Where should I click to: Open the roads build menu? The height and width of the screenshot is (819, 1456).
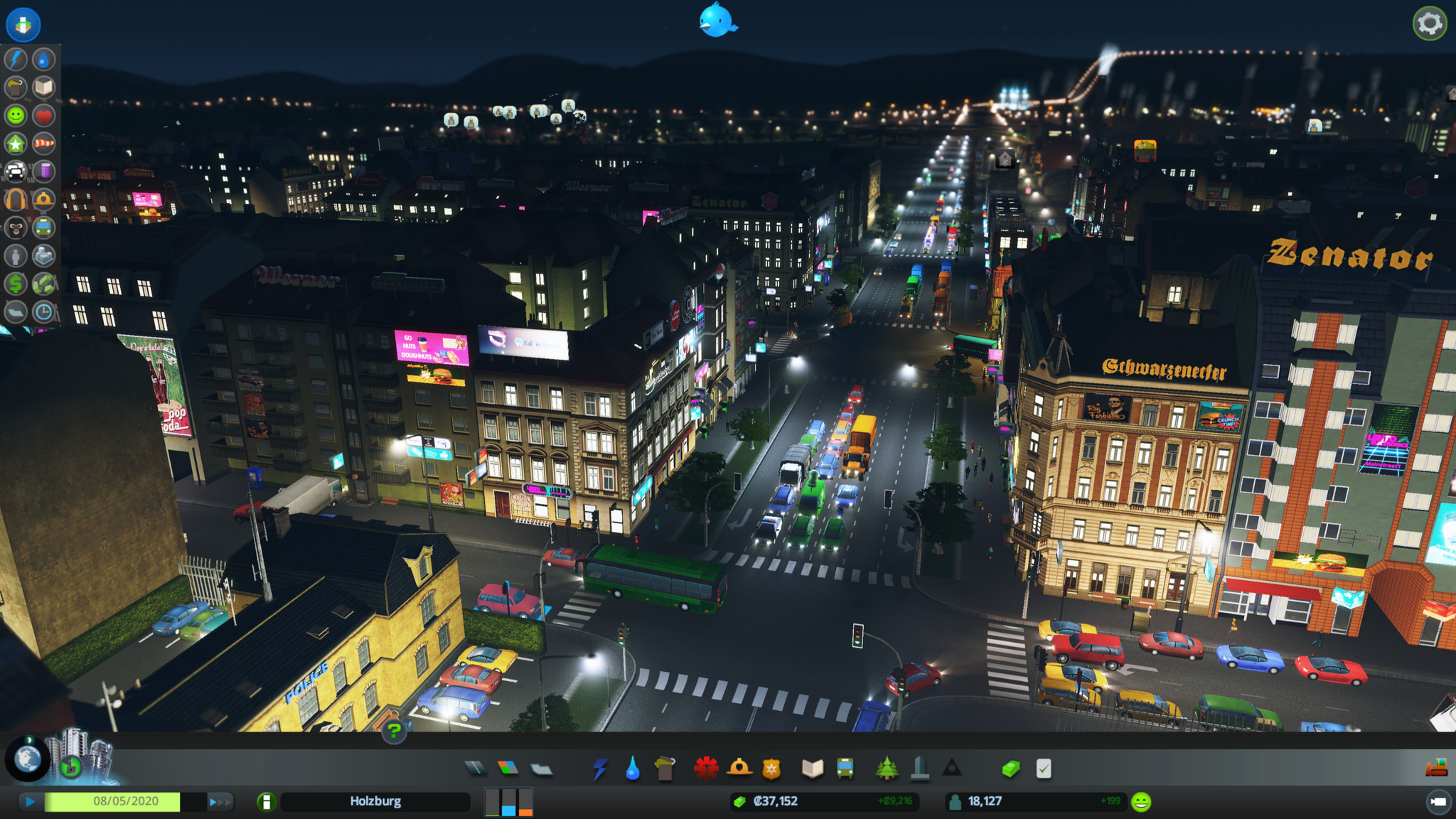[x=475, y=769]
